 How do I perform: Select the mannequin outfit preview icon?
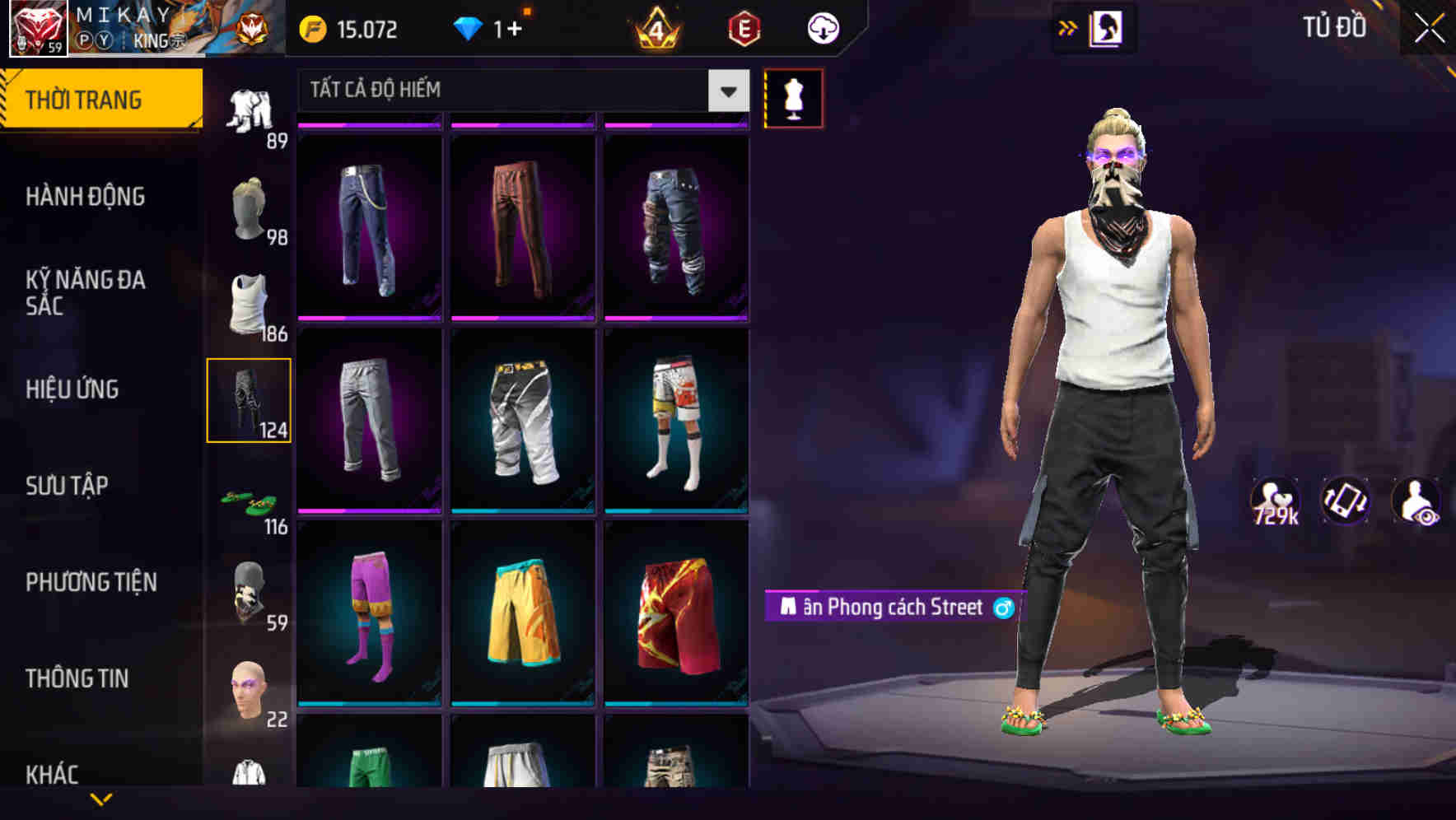(x=793, y=97)
